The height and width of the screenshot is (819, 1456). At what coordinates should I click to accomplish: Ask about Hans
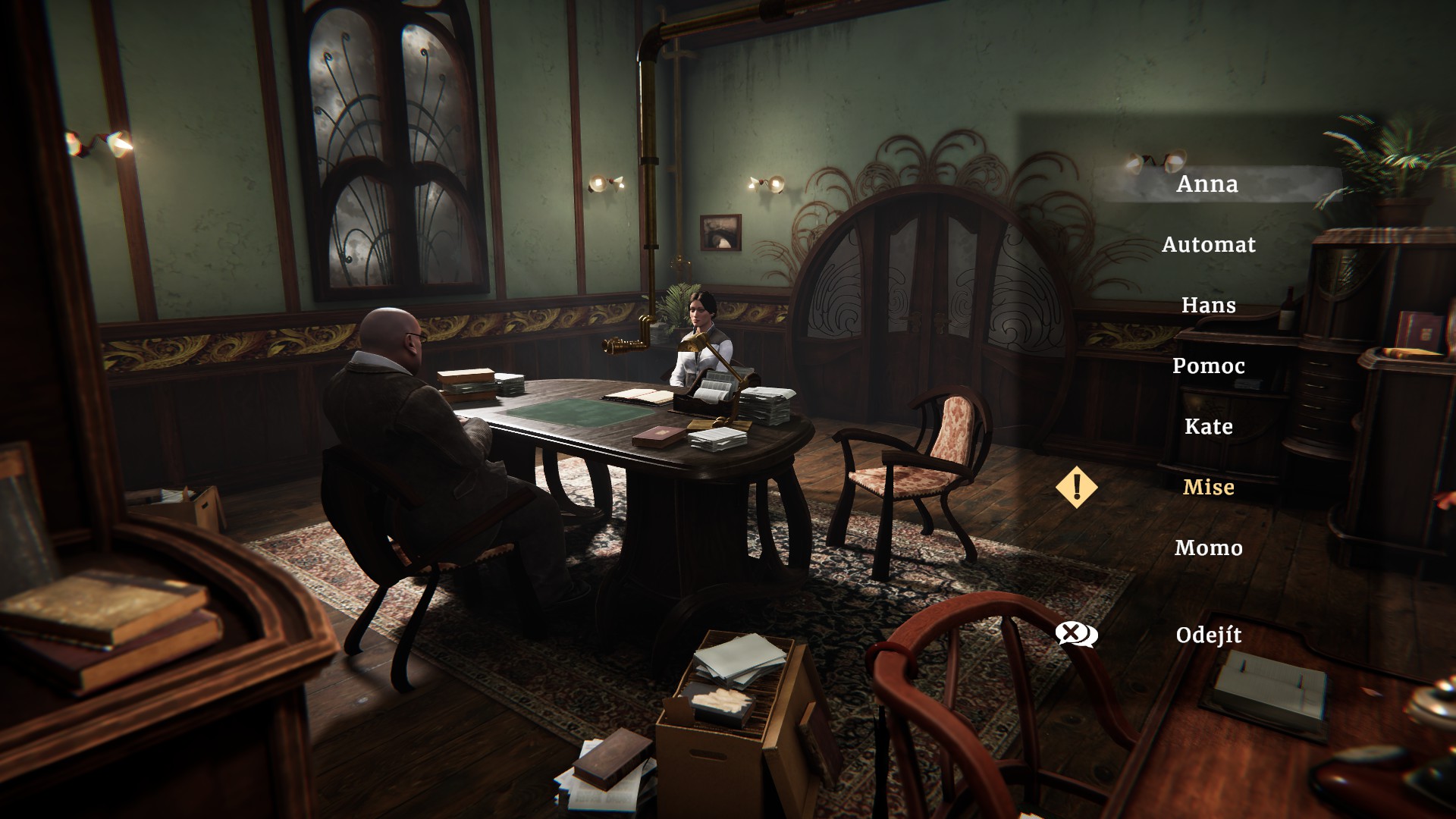pyautogui.click(x=1208, y=306)
